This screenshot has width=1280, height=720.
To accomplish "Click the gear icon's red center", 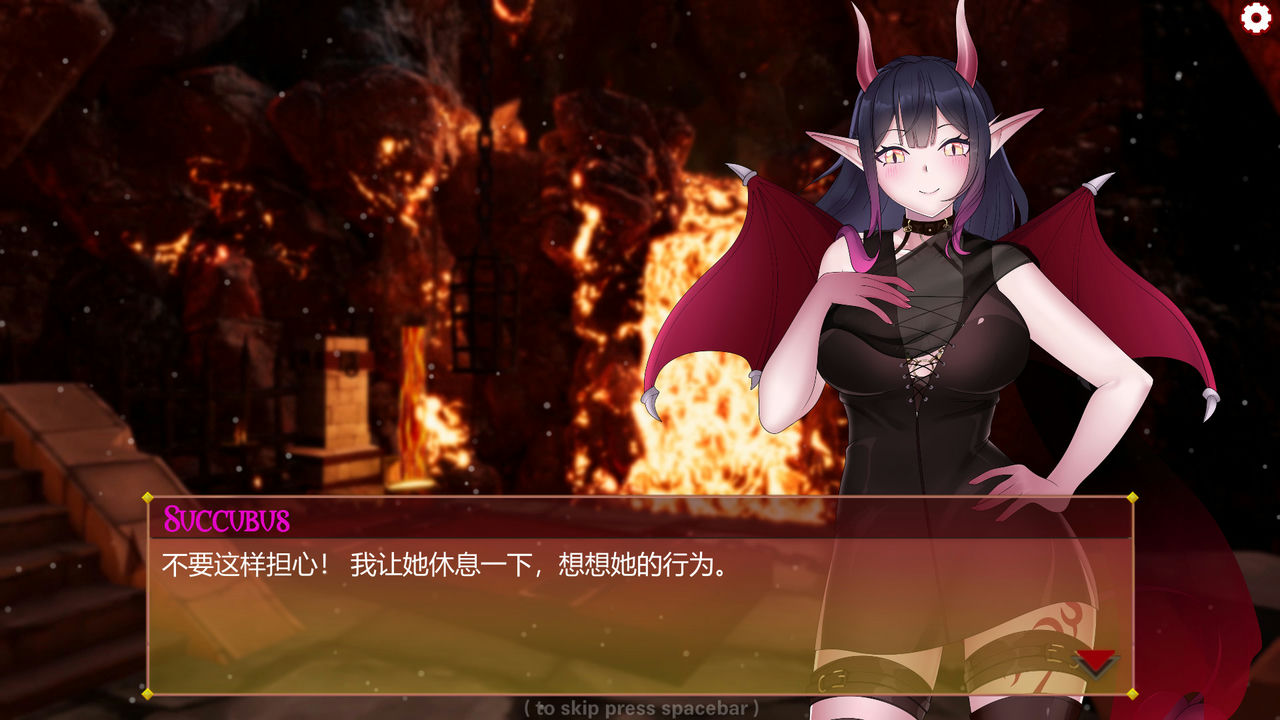I will click(1253, 17).
